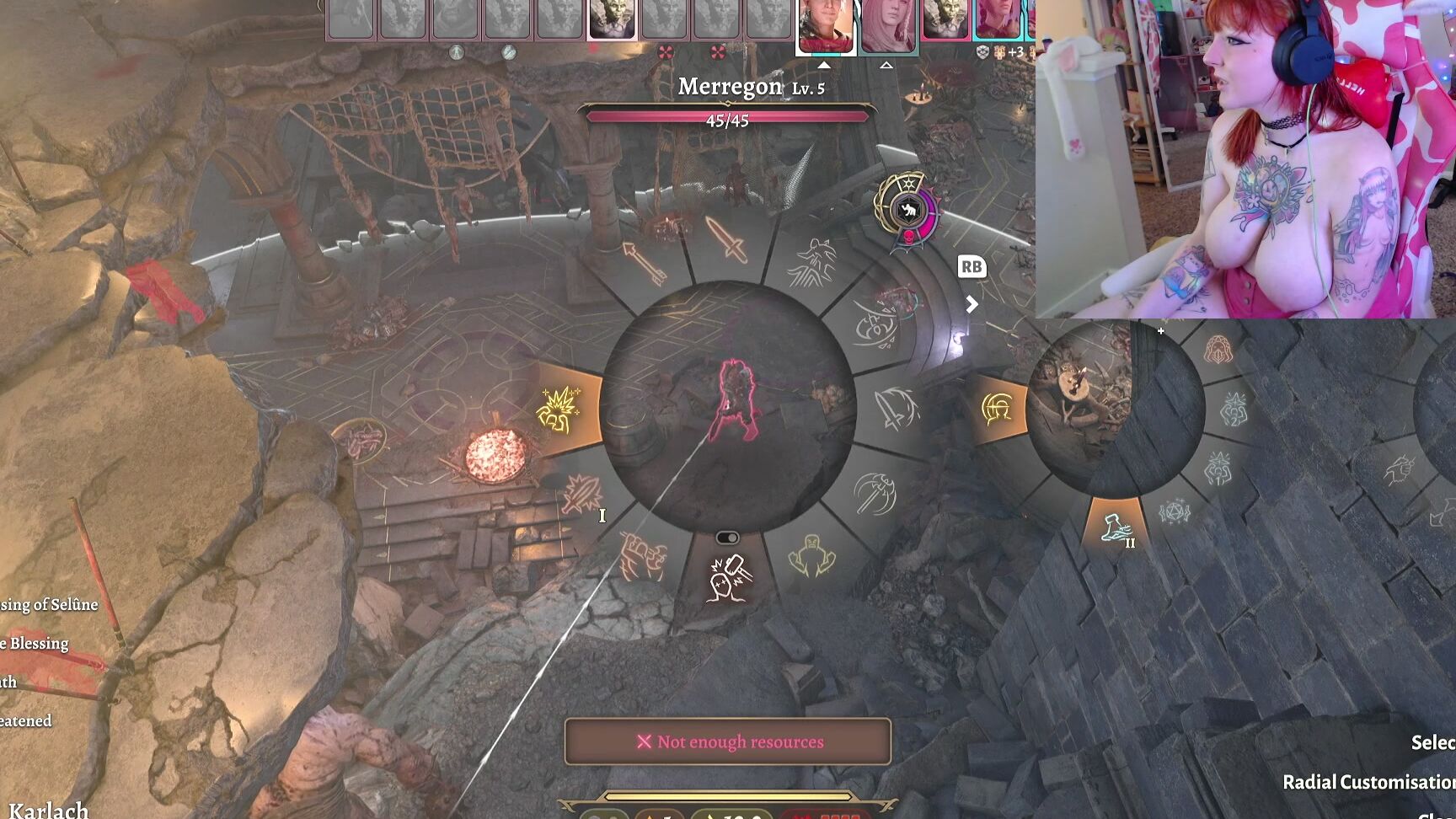
Task: Select the hammer striking head ability
Action: click(x=728, y=578)
